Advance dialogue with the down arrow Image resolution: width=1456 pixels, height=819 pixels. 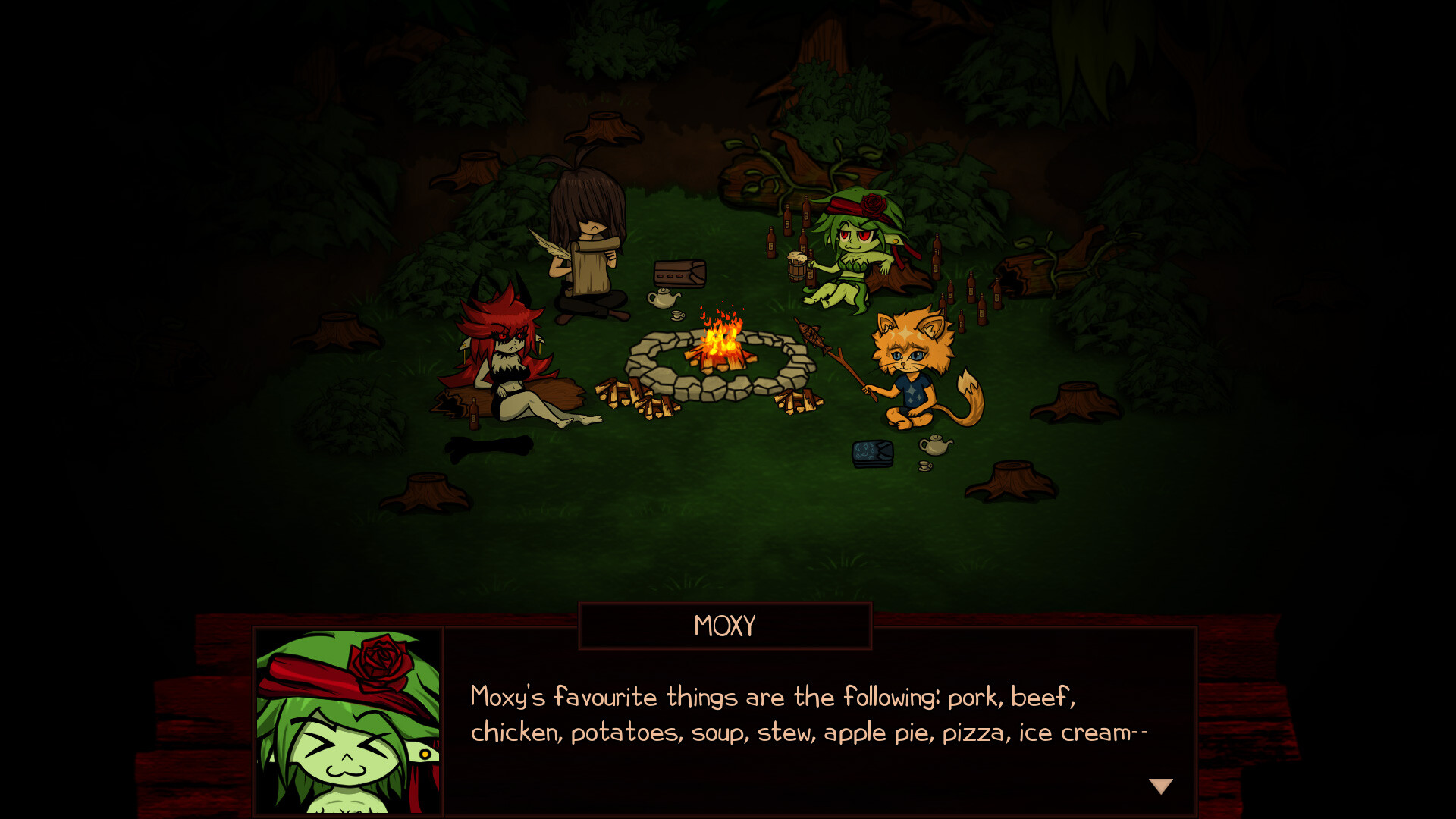(x=1160, y=786)
